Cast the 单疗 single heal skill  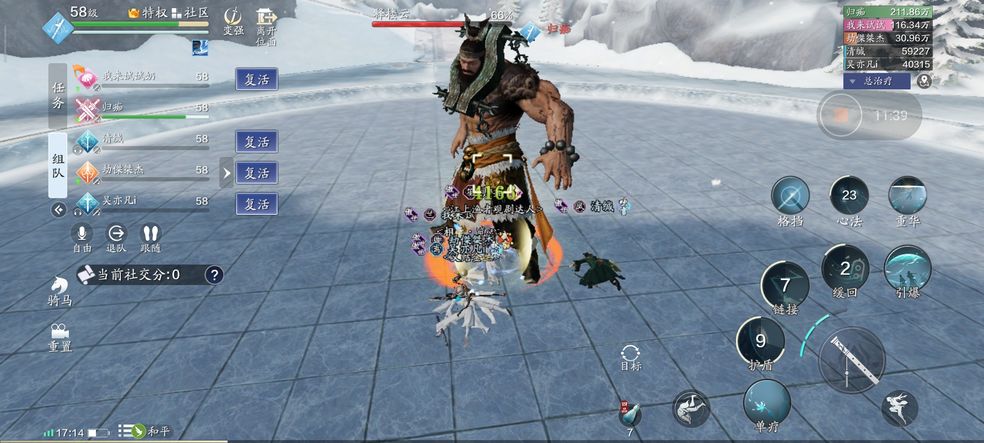point(767,402)
